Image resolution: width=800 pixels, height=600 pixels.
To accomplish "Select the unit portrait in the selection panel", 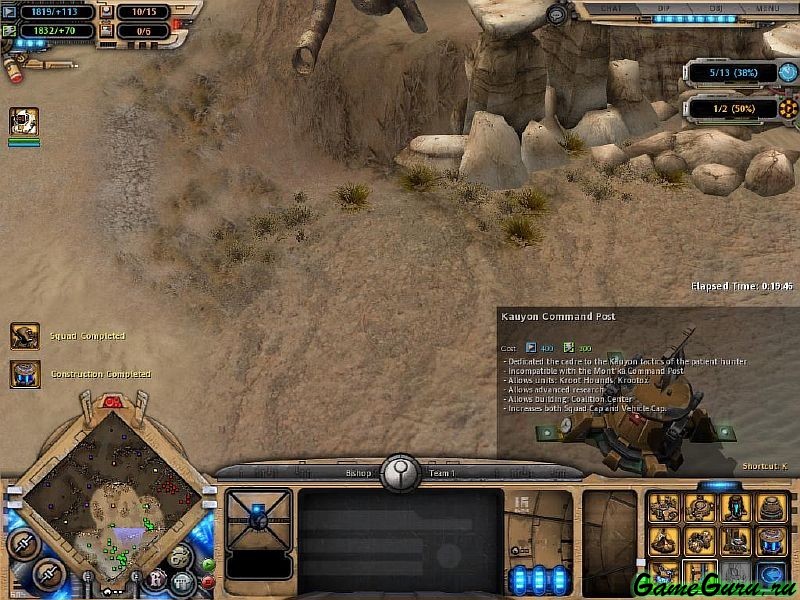I will tap(258, 518).
